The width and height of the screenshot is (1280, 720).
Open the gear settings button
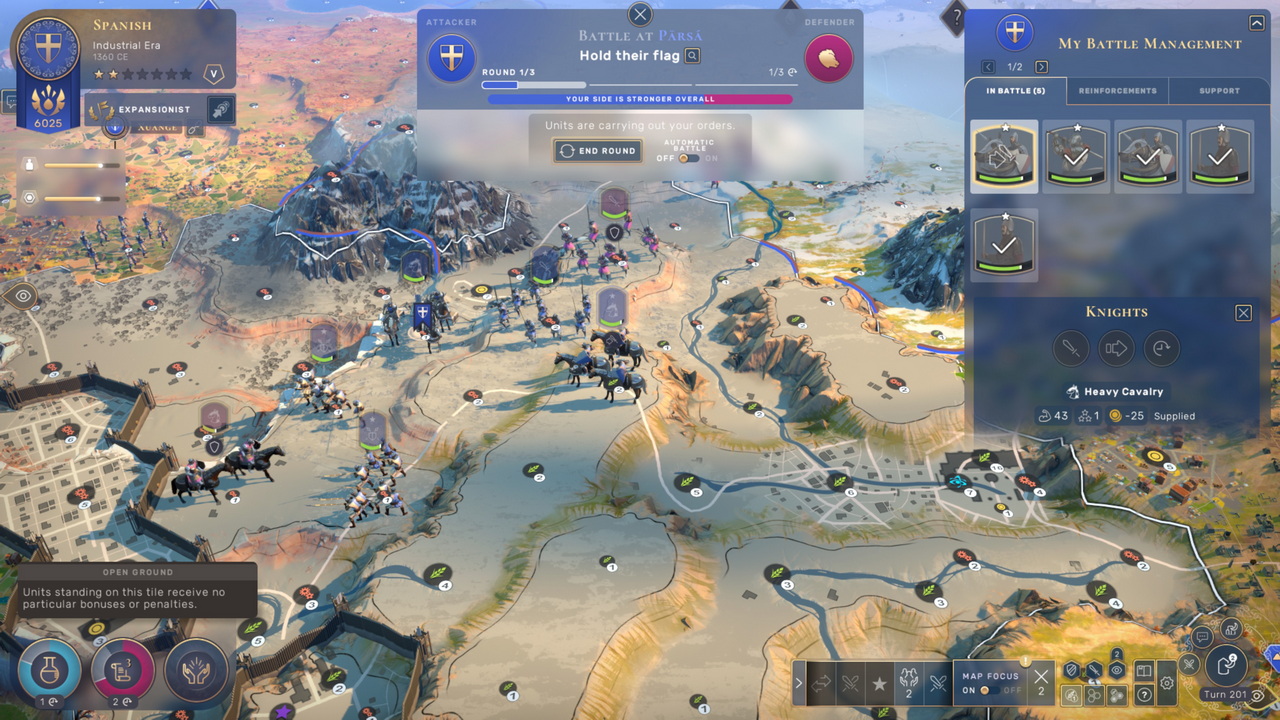[1167, 684]
